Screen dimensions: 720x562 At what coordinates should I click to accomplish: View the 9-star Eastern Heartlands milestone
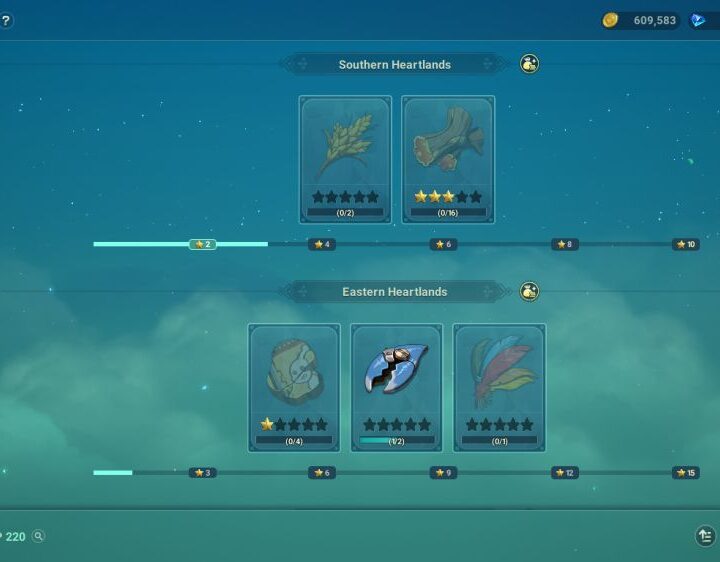(x=443, y=473)
